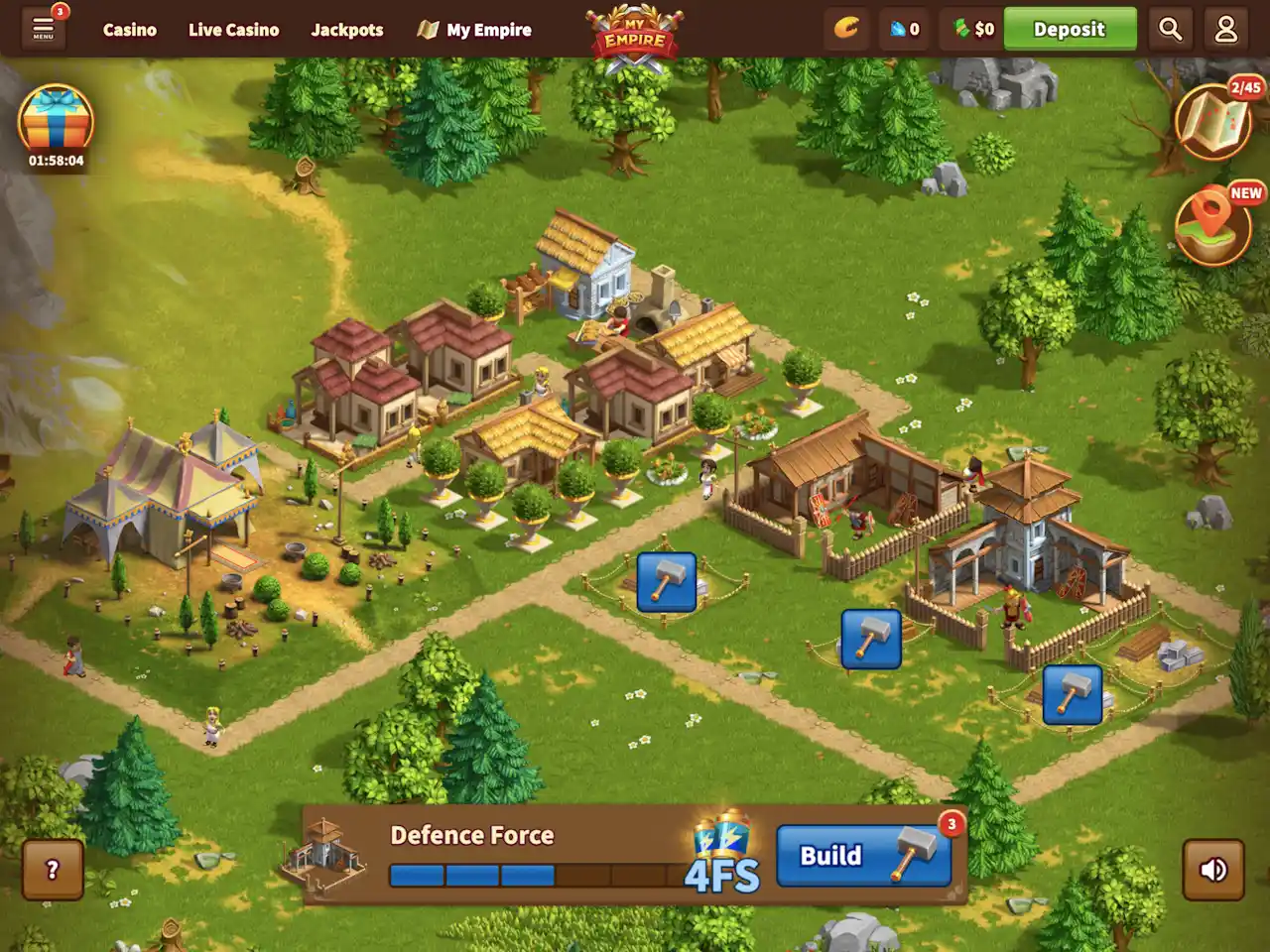Image resolution: width=1270 pixels, height=952 pixels.
Task: Select the My Empire tab
Action: (x=475, y=30)
